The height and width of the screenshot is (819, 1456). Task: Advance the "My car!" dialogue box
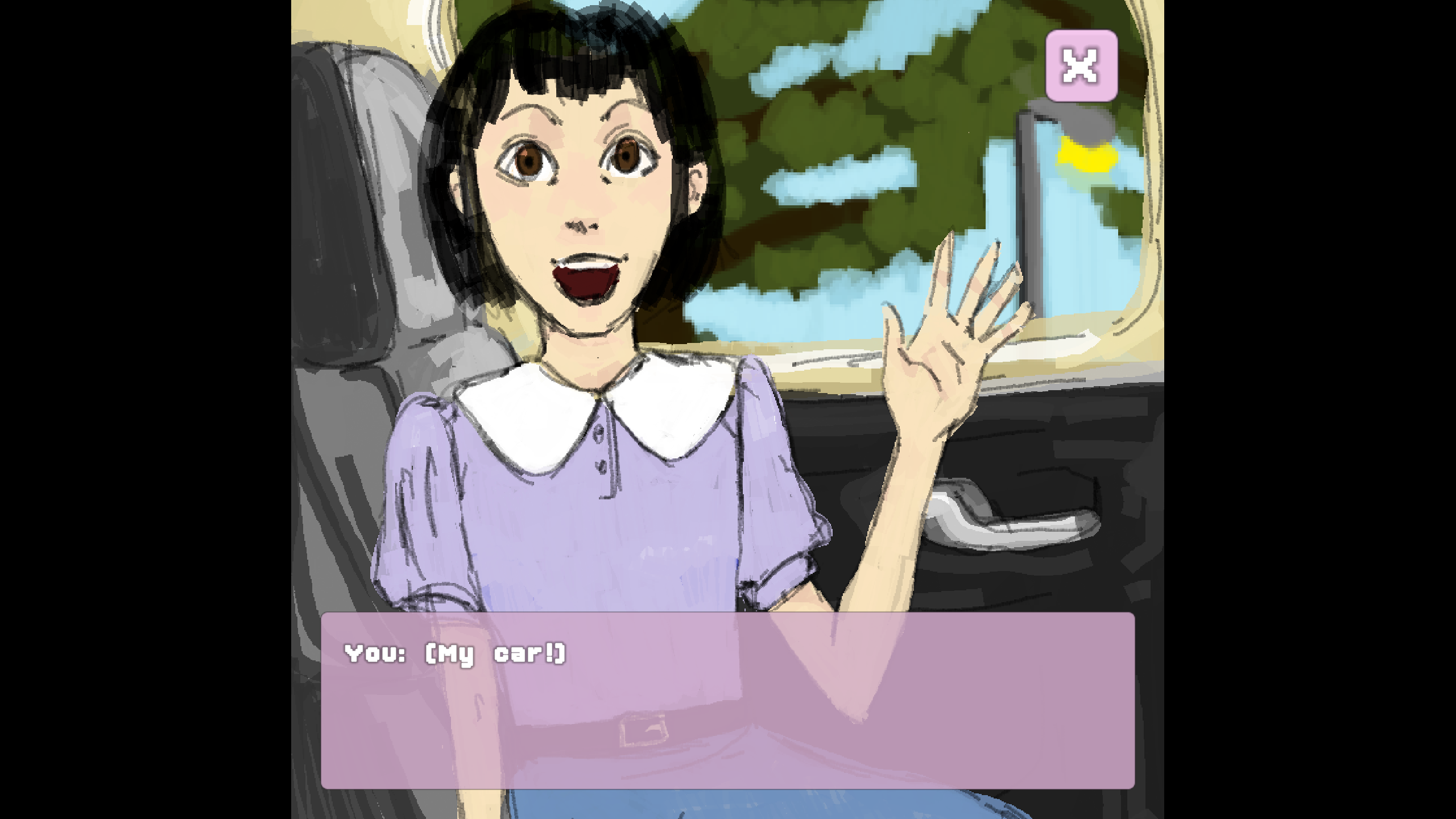click(x=727, y=700)
